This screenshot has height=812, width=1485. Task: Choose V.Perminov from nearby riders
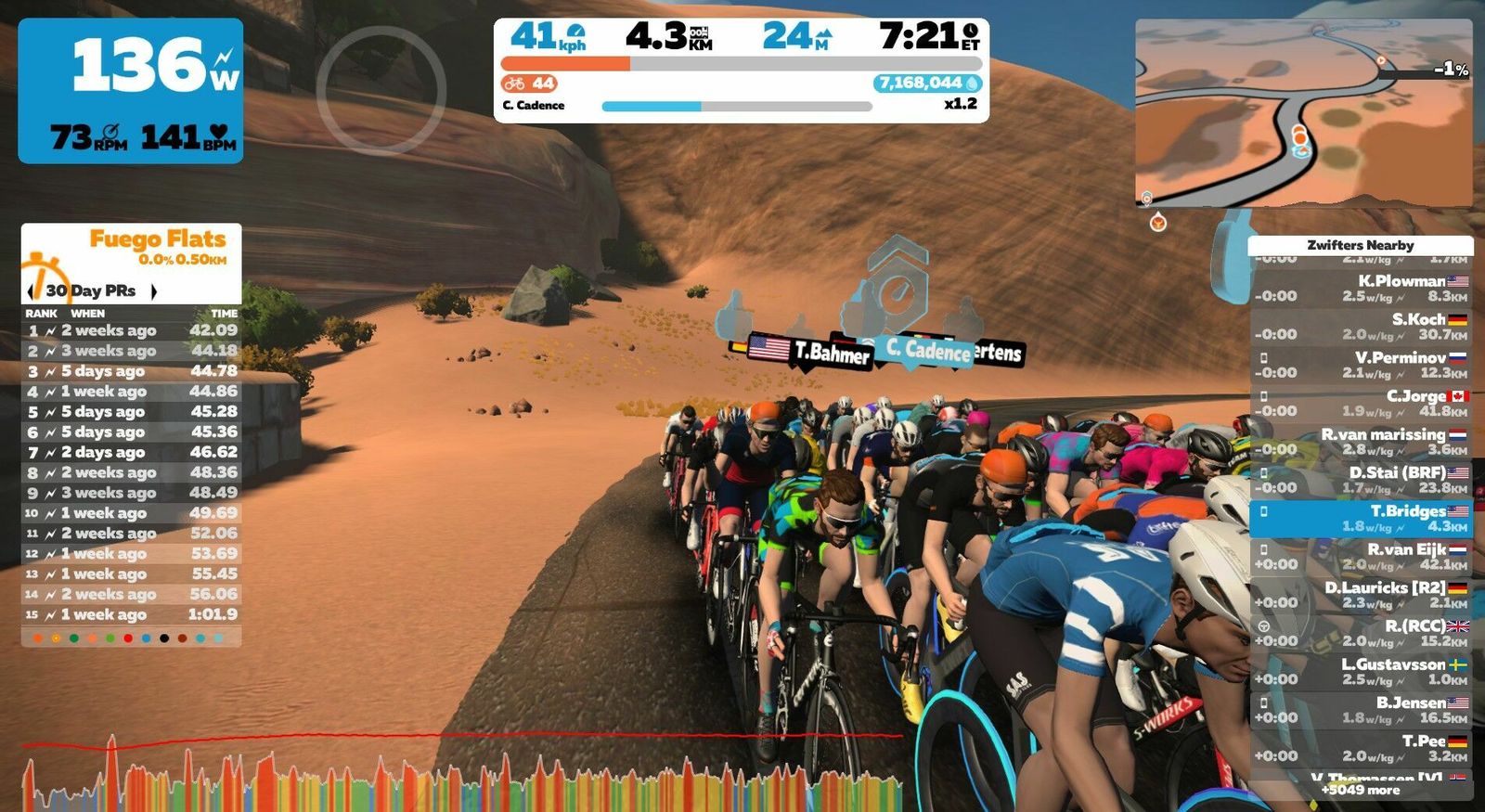(1360, 365)
